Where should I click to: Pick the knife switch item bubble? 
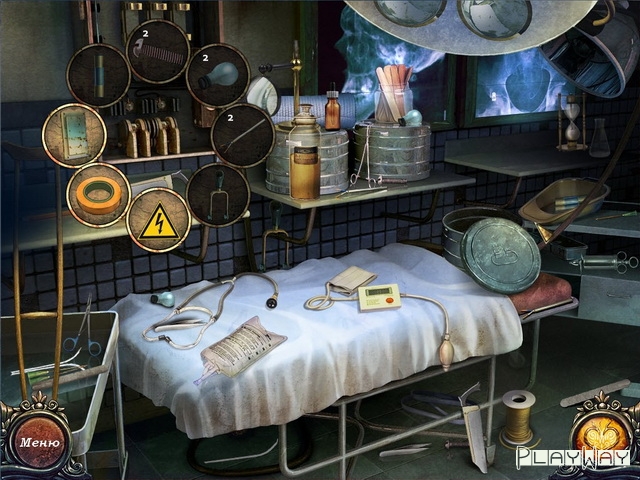218,193
